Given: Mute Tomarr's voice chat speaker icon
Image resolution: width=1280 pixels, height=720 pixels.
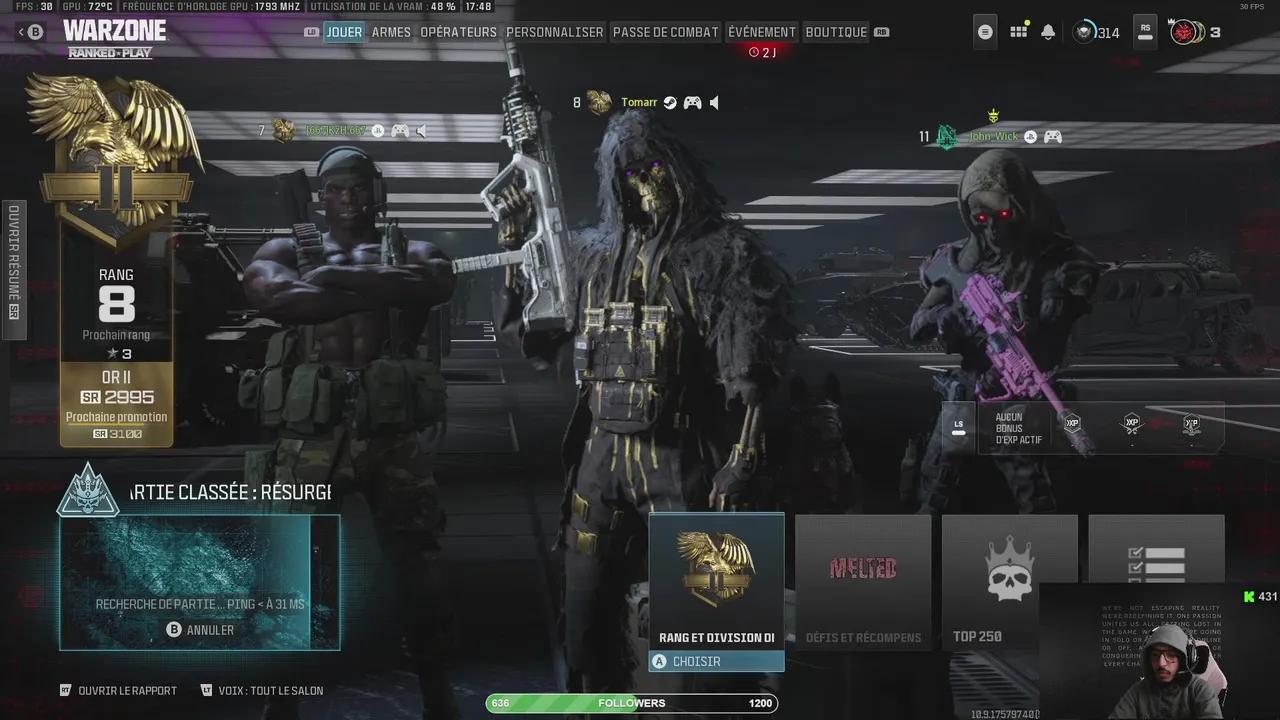Looking at the screenshot, I should coord(712,102).
